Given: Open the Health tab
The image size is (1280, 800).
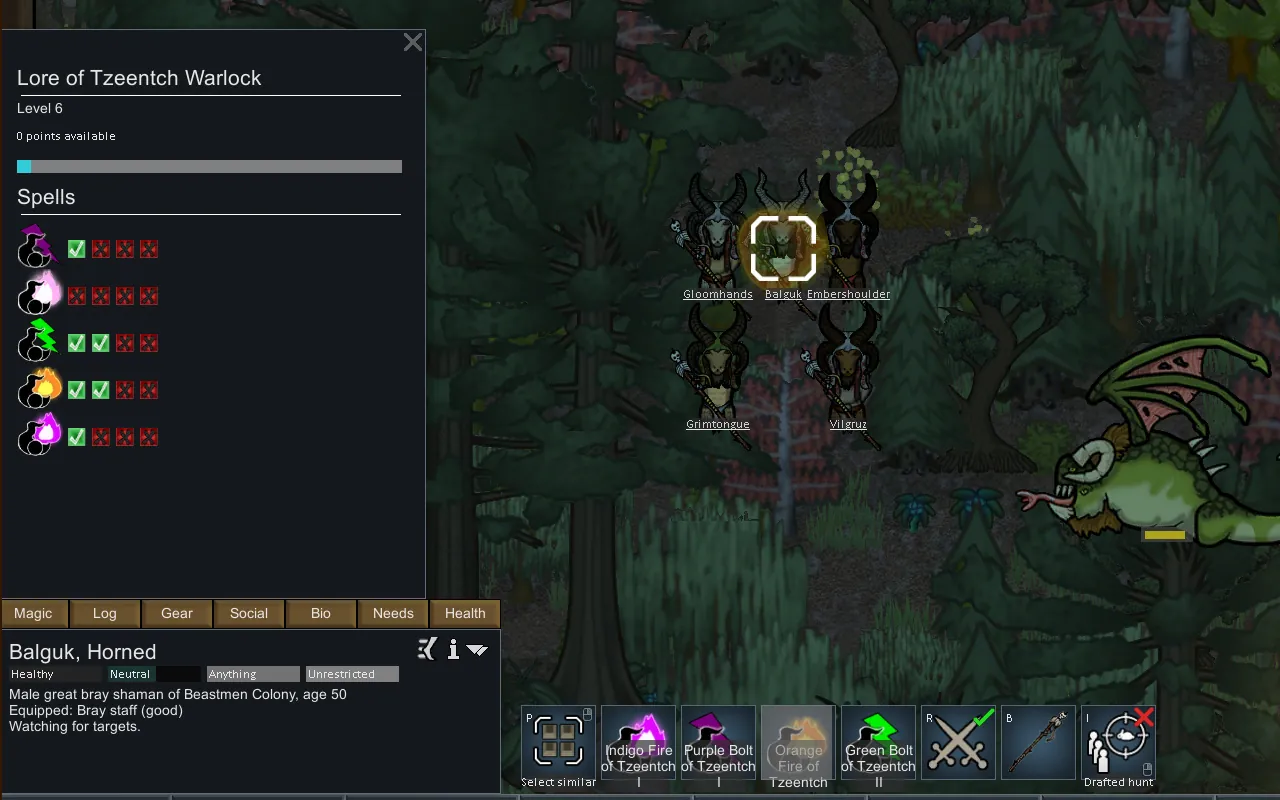Looking at the screenshot, I should [465, 613].
